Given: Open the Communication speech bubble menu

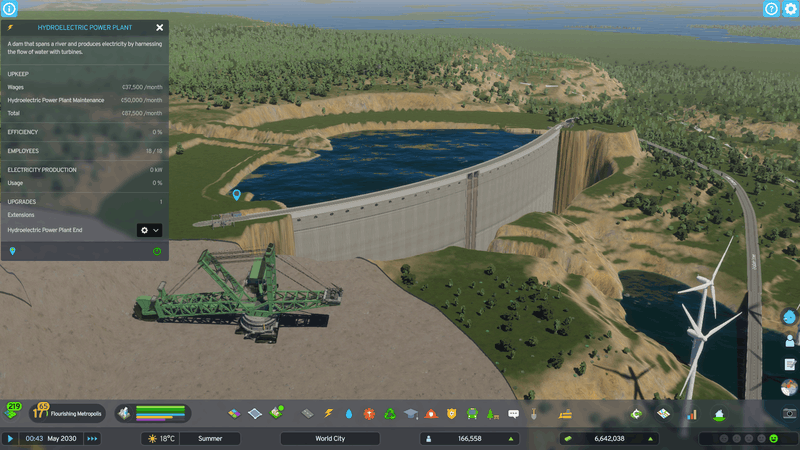Looking at the screenshot, I should (x=513, y=413).
